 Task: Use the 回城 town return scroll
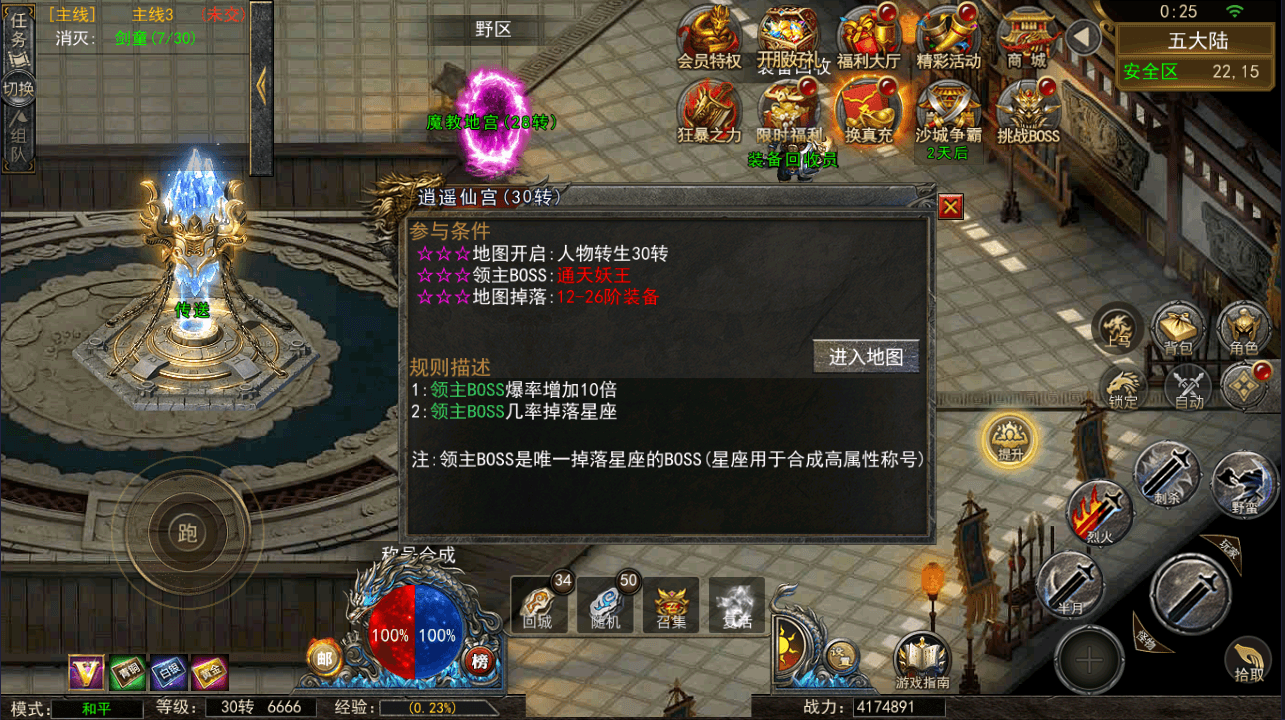pos(539,603)
